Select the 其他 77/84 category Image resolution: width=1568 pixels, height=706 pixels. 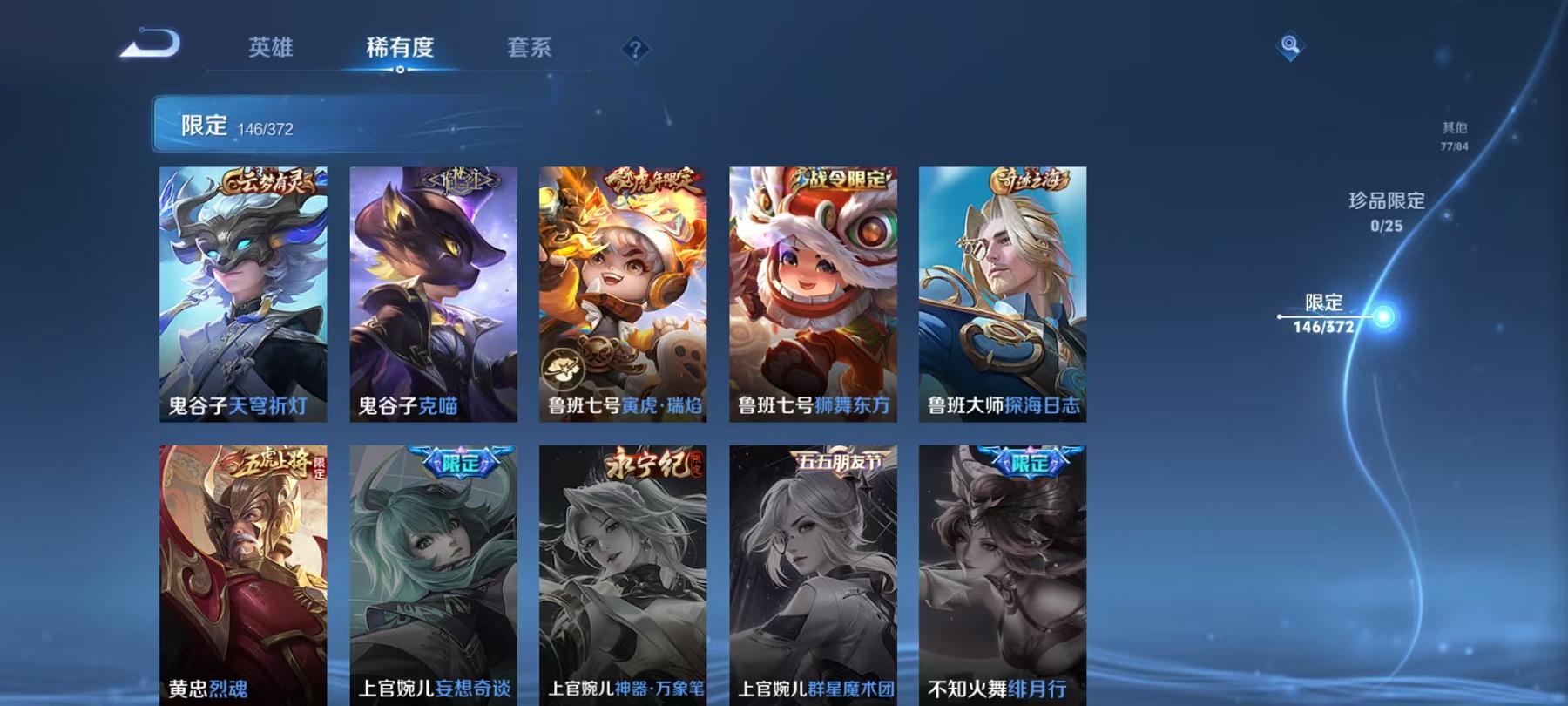1456,132
